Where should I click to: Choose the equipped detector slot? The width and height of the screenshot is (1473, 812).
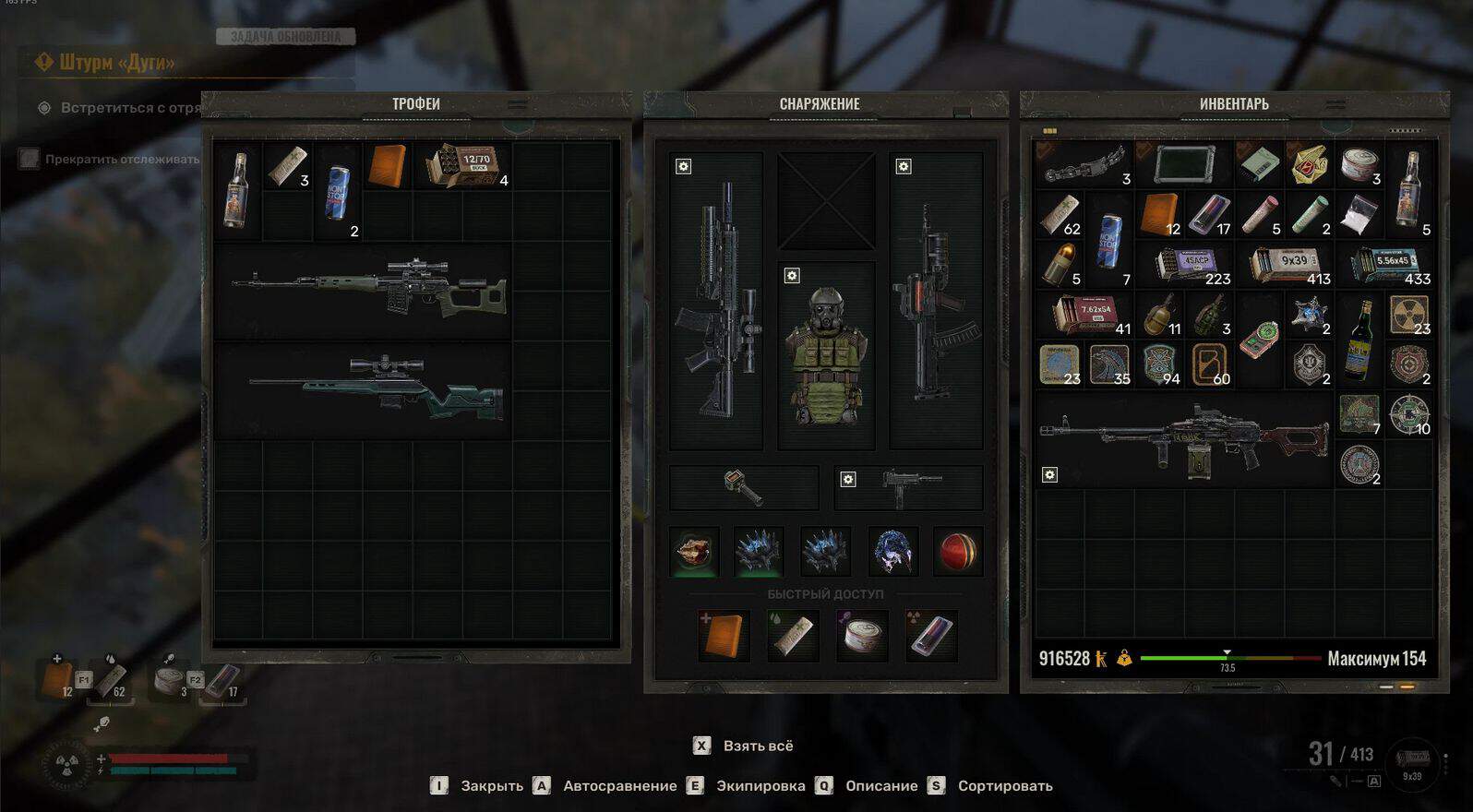(x=744, y=487)
